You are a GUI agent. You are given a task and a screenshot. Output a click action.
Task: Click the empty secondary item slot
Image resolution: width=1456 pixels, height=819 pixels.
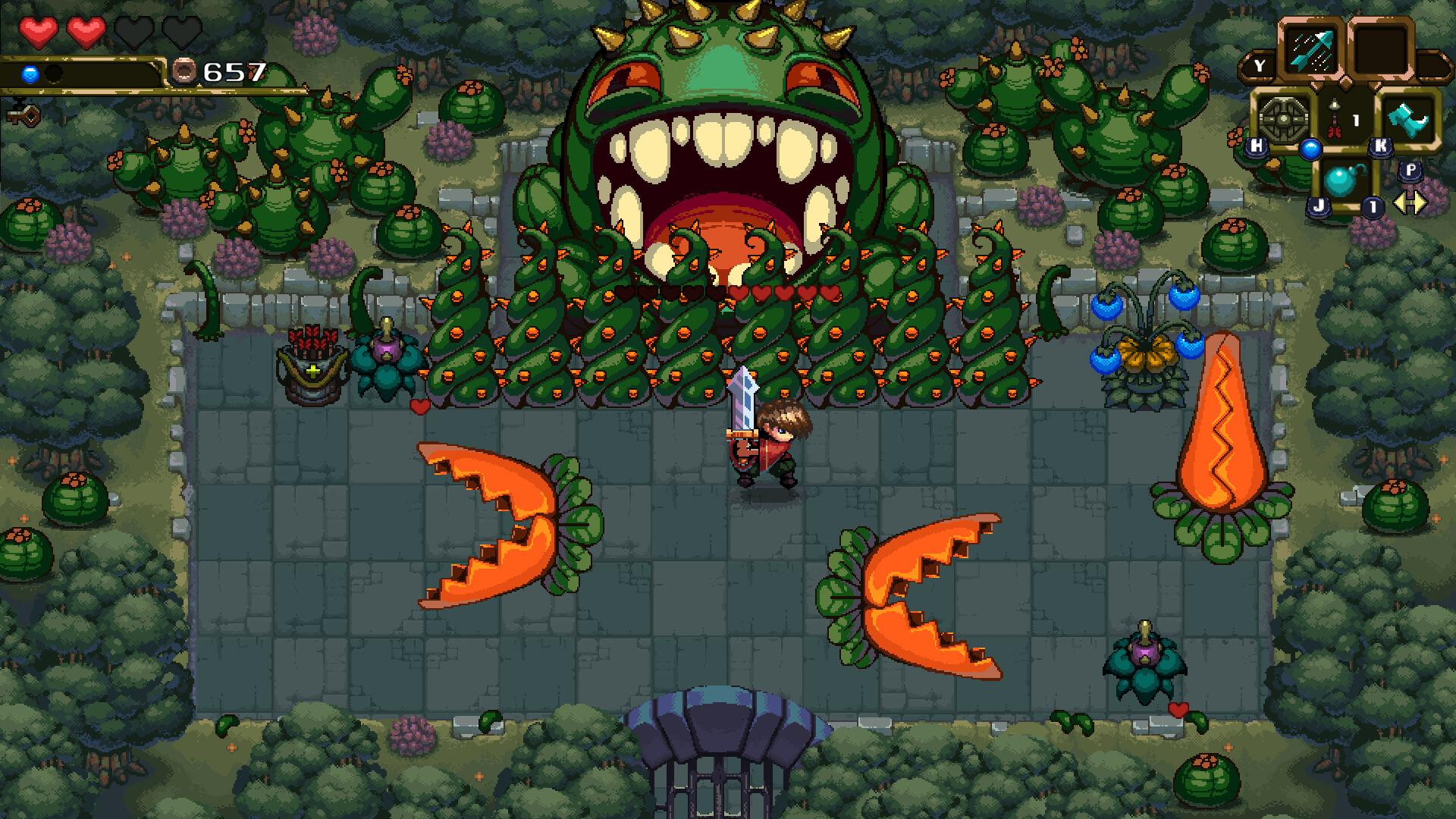coord(1380,48)
